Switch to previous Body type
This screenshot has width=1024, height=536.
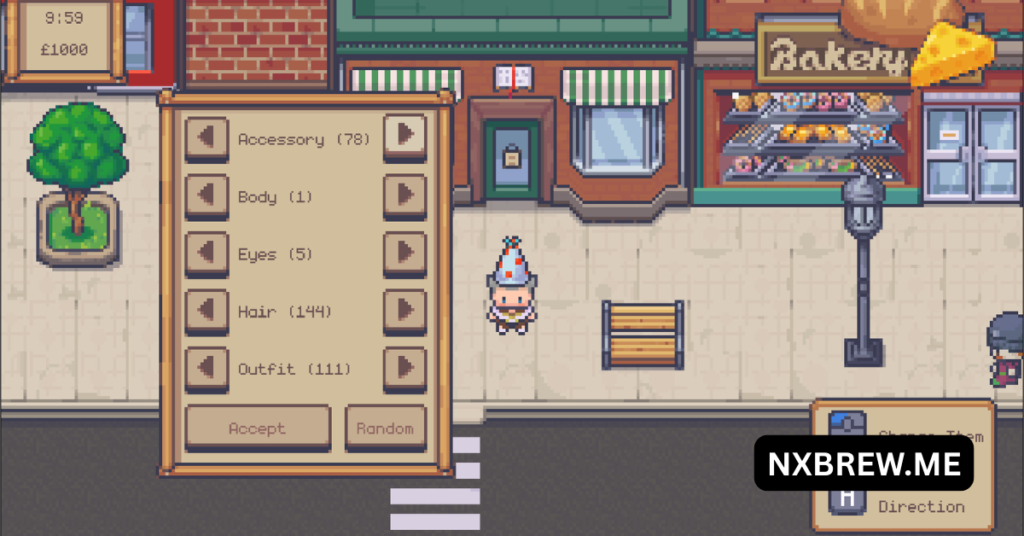(207, 195)
